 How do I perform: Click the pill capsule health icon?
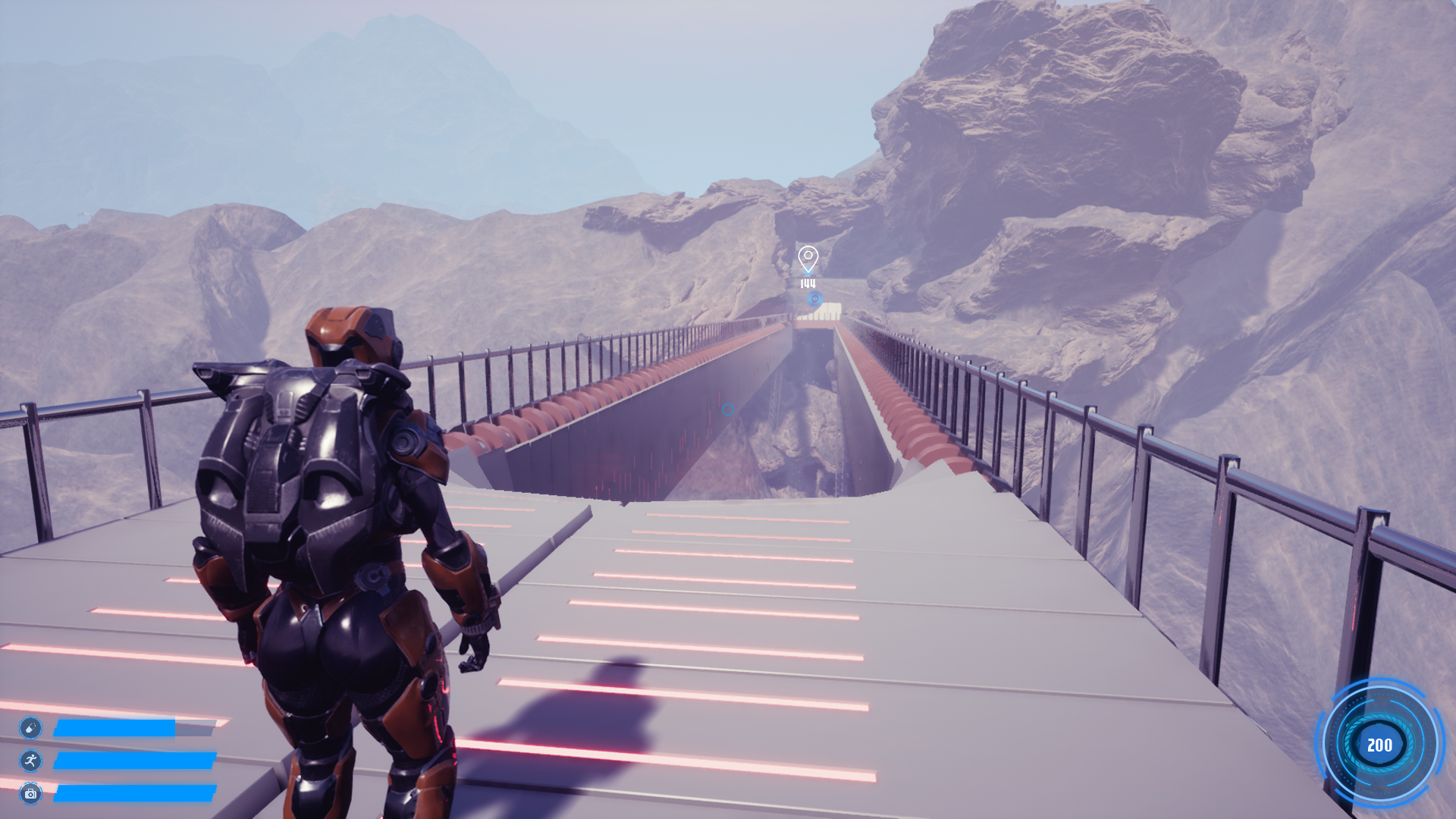pyautogui.click(x=30, y=728)
